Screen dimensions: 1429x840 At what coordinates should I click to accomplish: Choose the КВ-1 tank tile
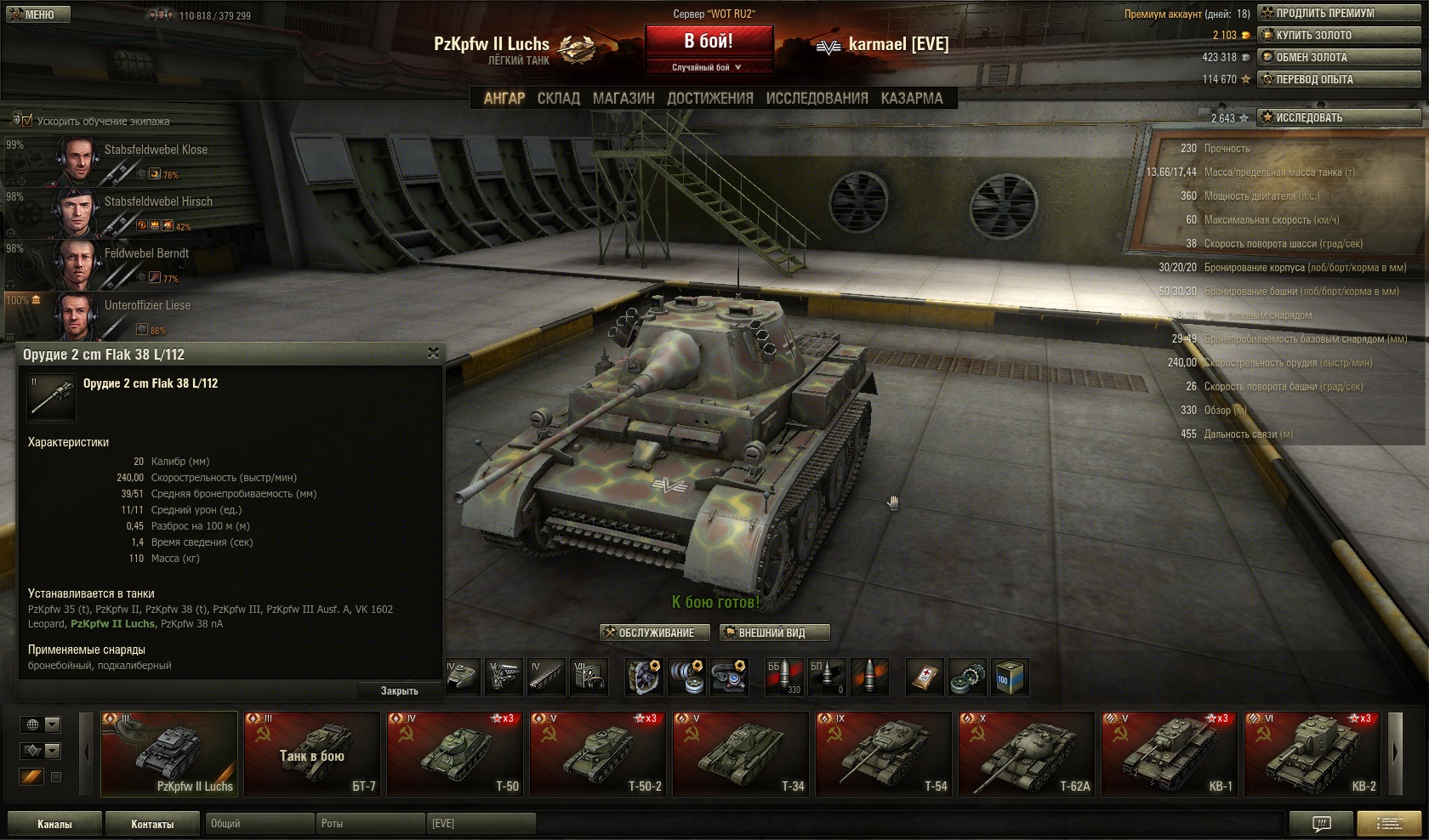click(x=1167, y=754)
